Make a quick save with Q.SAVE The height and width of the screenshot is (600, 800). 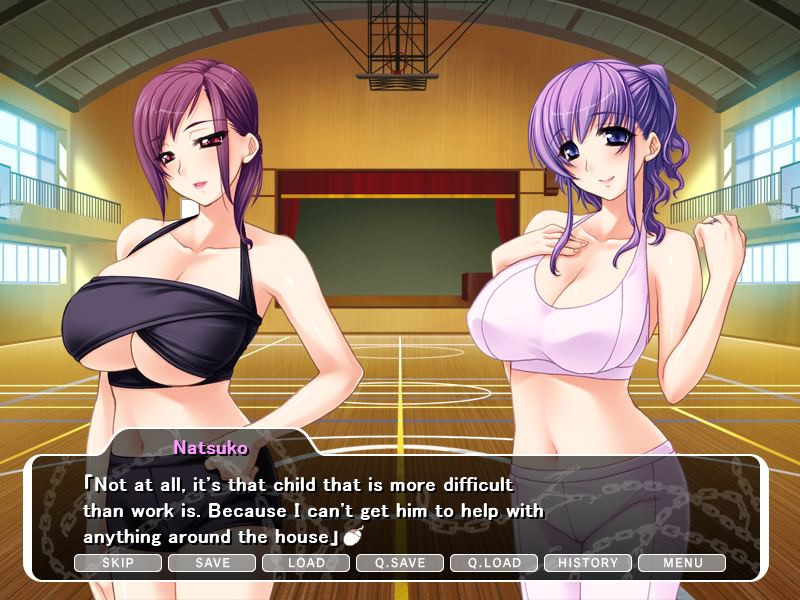coord(400,563)
